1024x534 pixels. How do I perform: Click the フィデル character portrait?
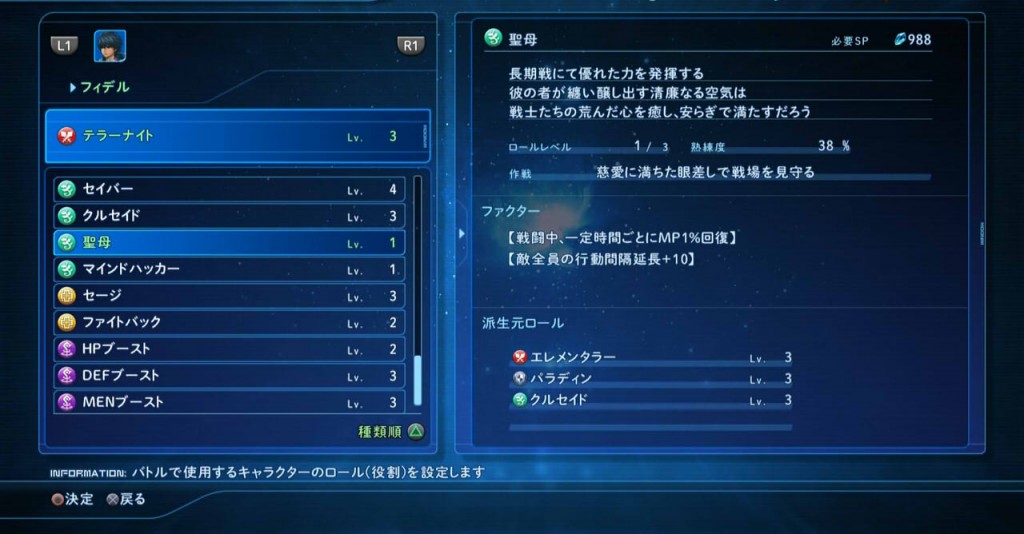click(110, 46)
